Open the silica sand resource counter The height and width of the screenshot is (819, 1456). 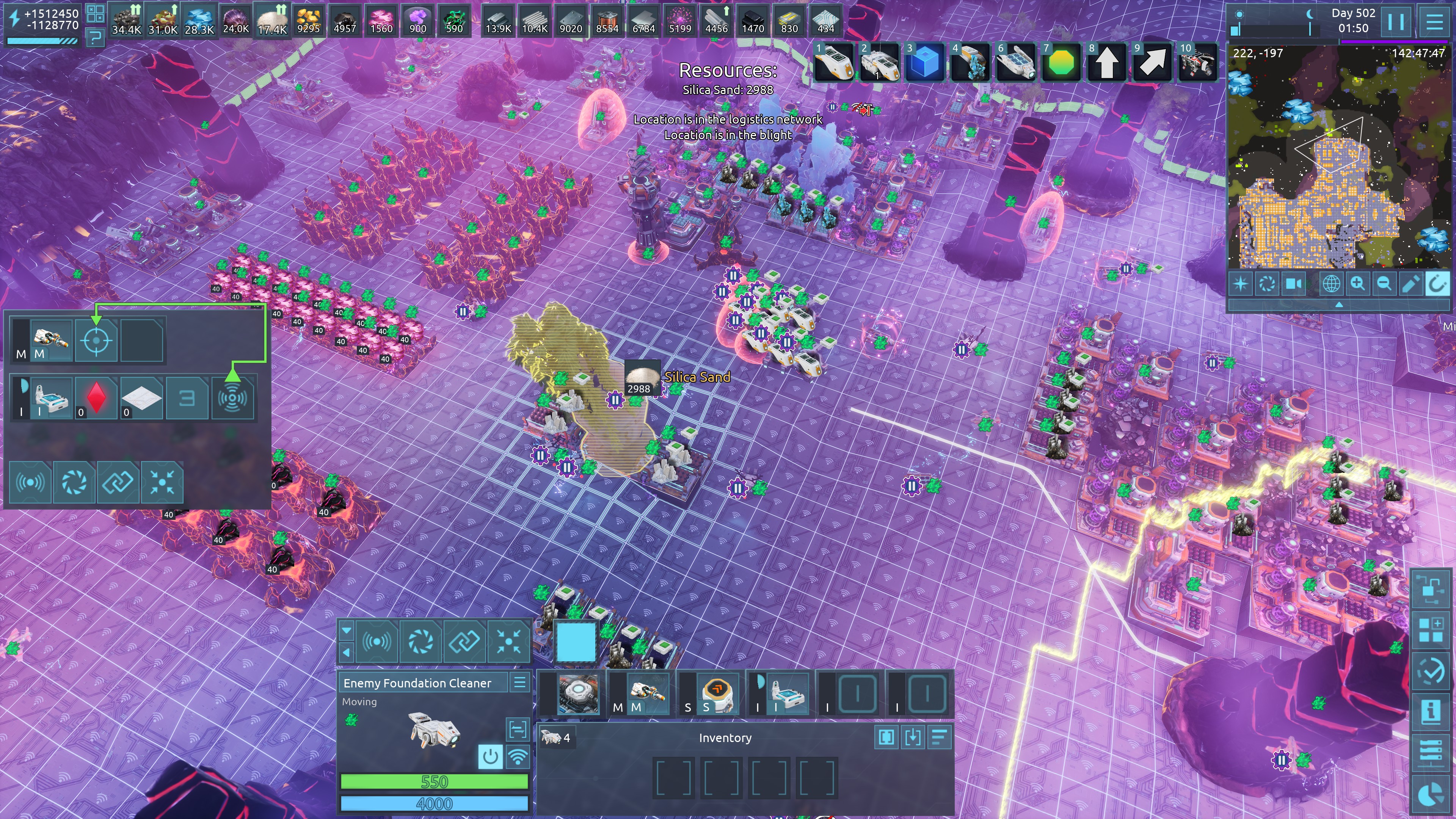(x=272, y=20)
